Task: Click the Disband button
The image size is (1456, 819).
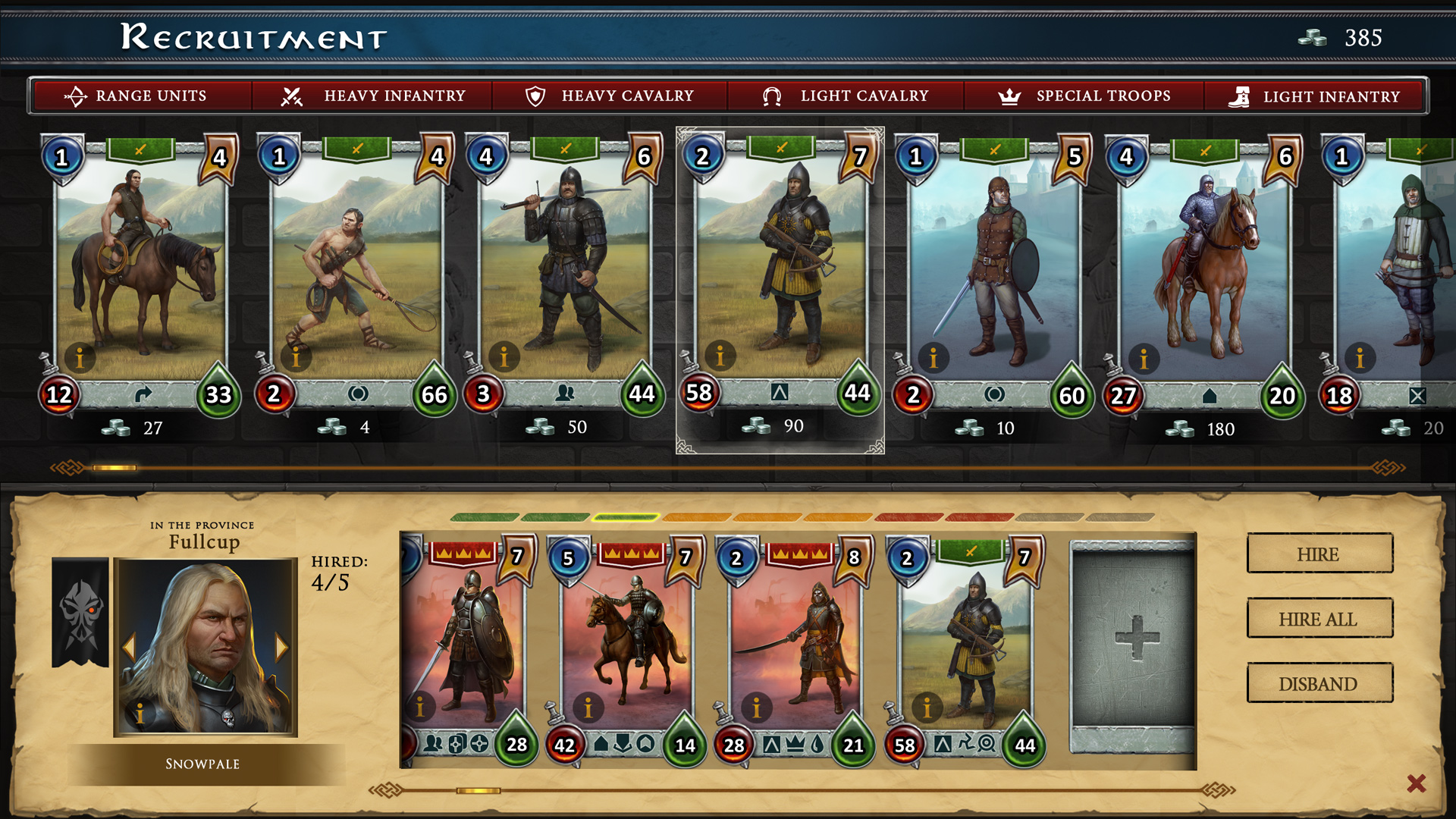Action: pyautogui.click(x=1319, y=683)
